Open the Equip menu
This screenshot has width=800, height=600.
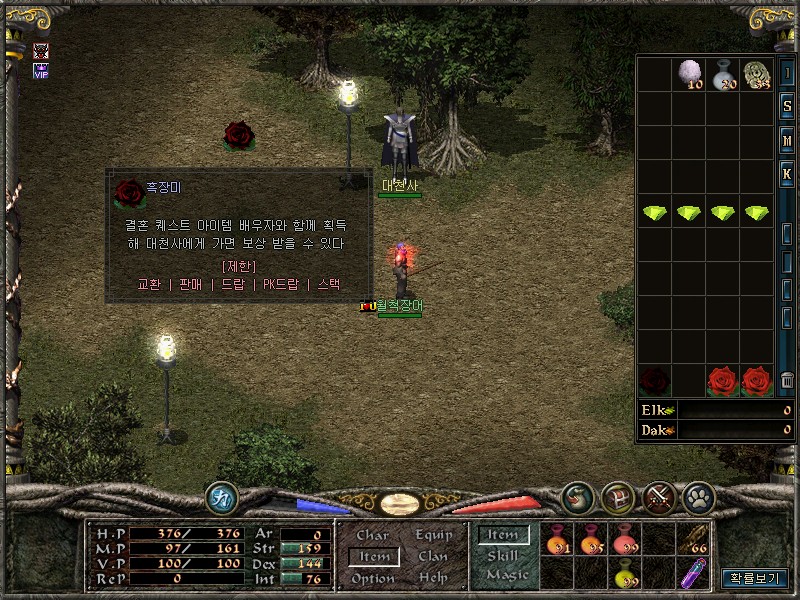pyautogui.click(x=433, y=536)
